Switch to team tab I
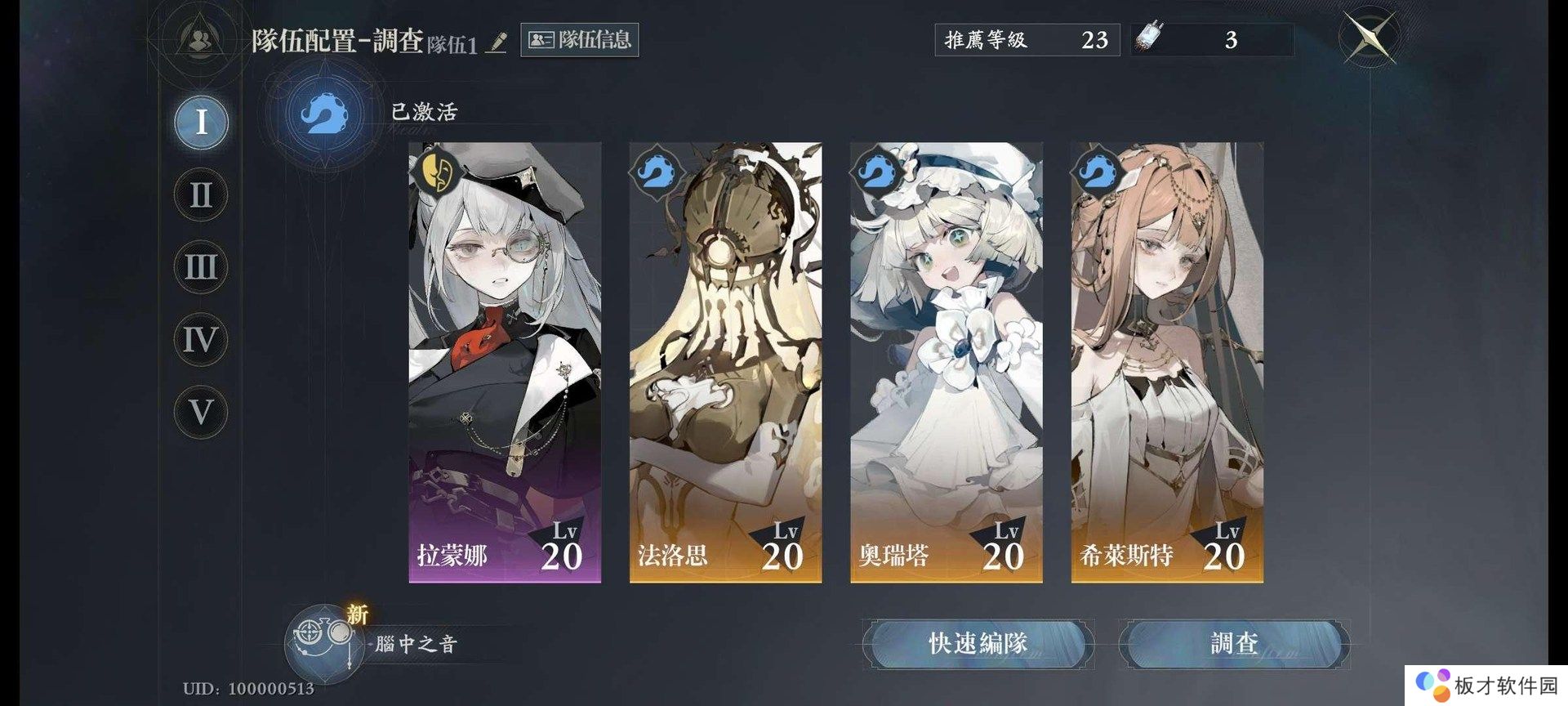 201,123
